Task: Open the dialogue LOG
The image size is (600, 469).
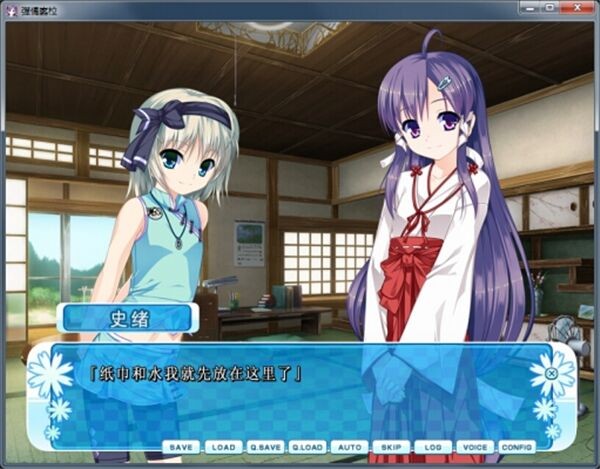Action: 433,447
